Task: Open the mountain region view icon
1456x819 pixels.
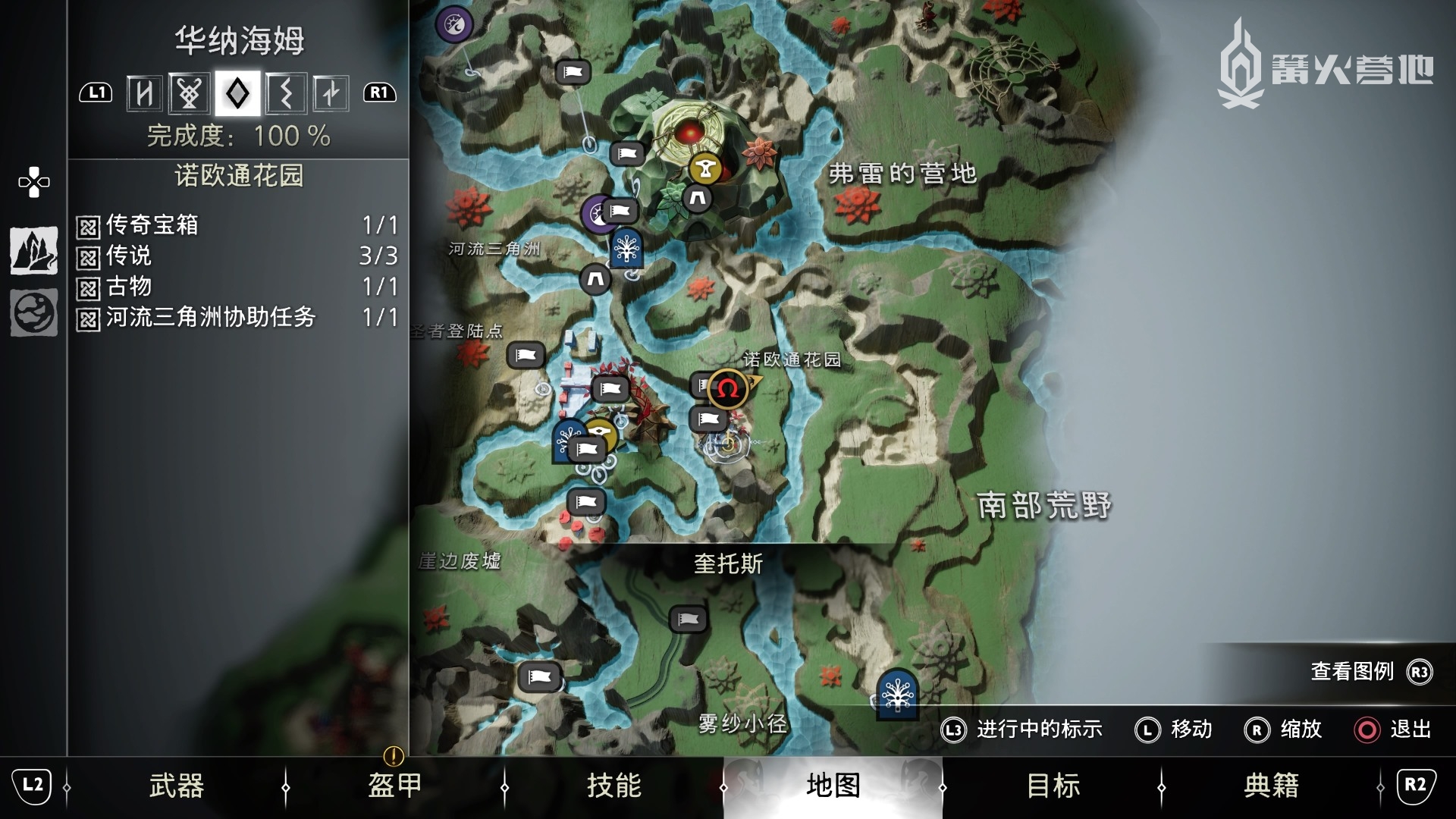Action: click(x=34, y=250)
